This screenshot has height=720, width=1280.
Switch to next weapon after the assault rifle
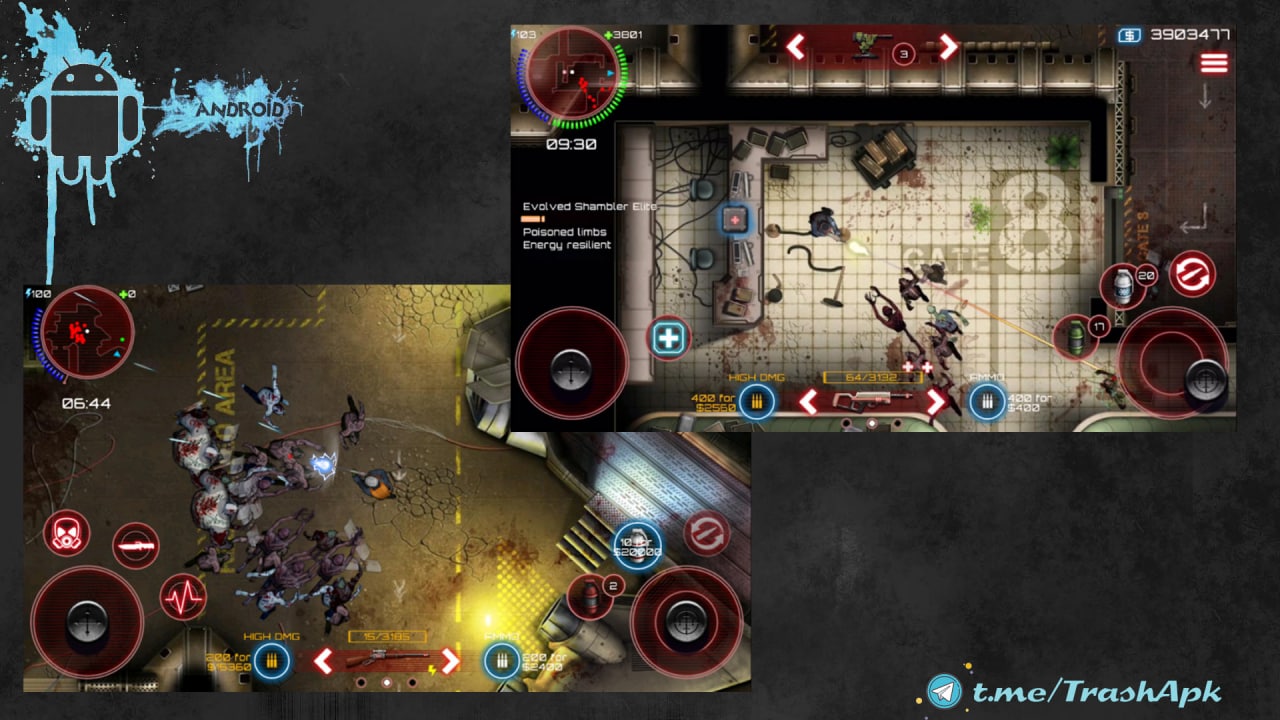pos(937,402)
